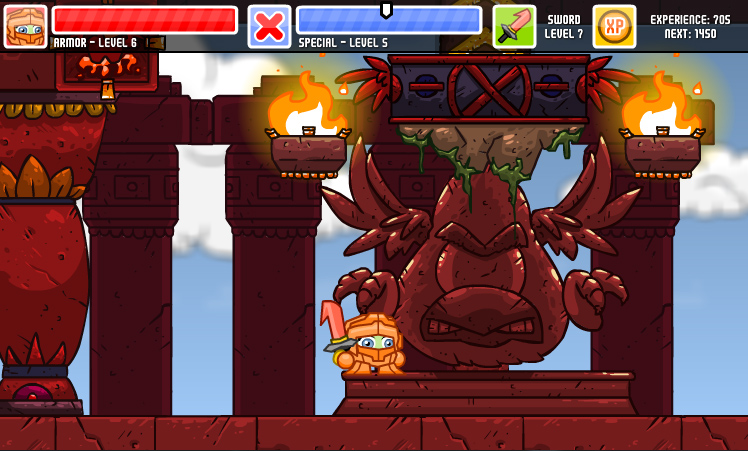Image resolution: width=748 pixels, height=451 pixels.
Task: Select the red X special ability icon
Action: pos(269,26)
